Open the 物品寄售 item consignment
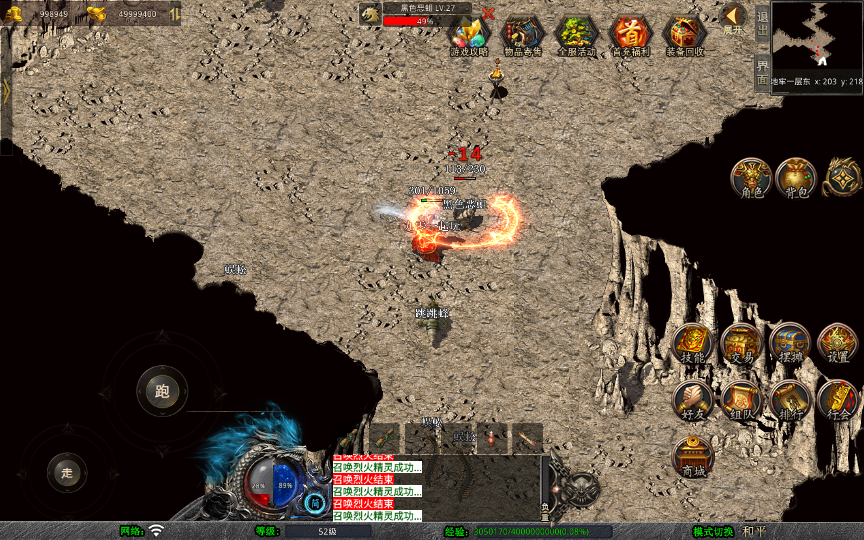This screenshot has width=864, height=540. click(x=523, y=36)
